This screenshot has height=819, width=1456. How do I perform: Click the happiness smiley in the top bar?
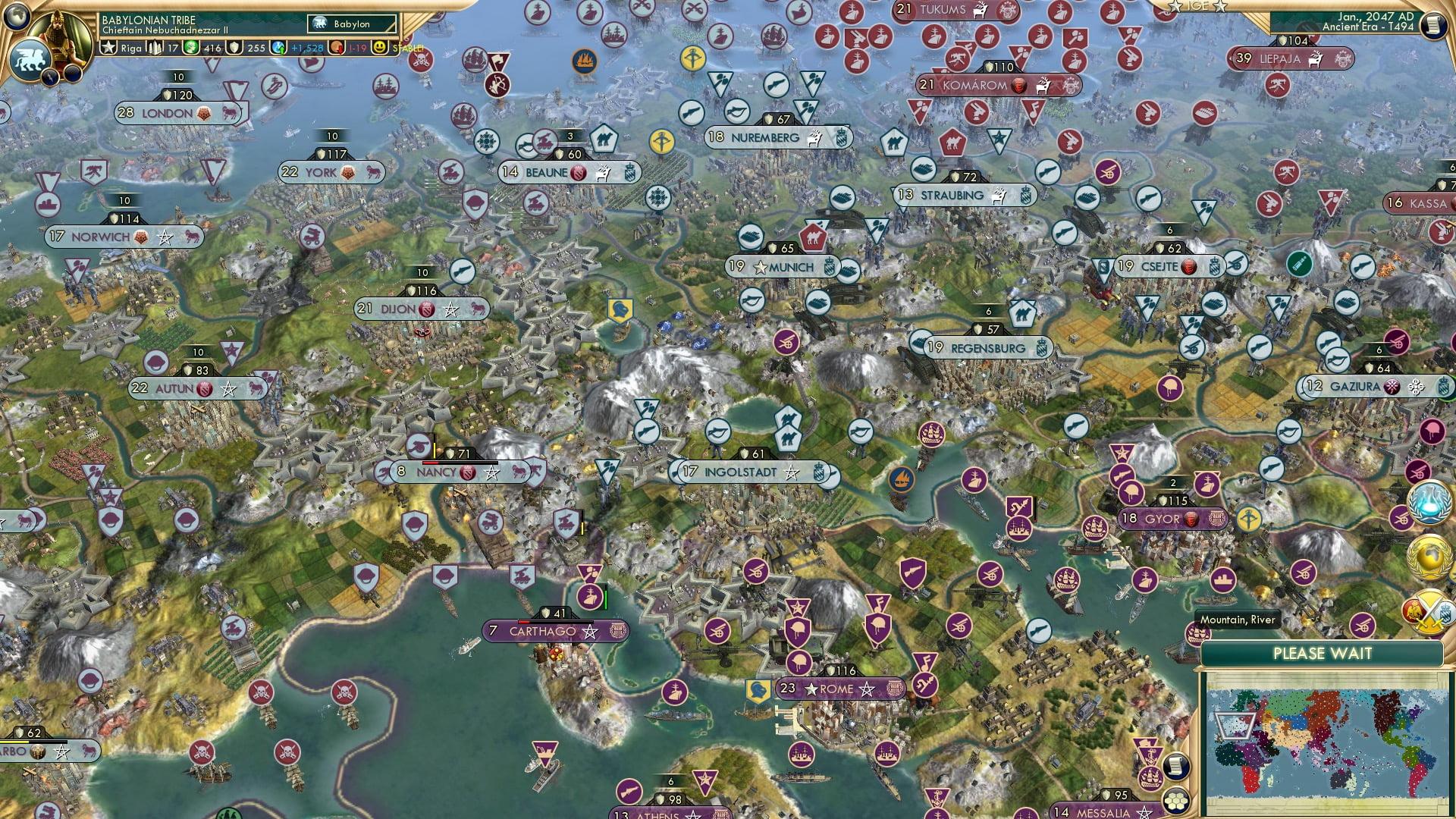point(379,49)
